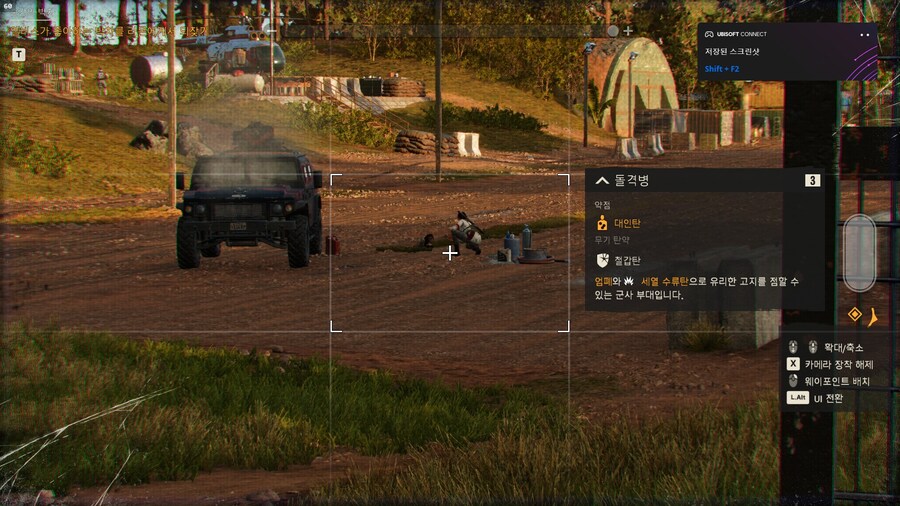Image resolution: width=900 pixels, height=506 pixels.
Task: Click the orange diamond waypoint marker icon
Action: (855, 315)
